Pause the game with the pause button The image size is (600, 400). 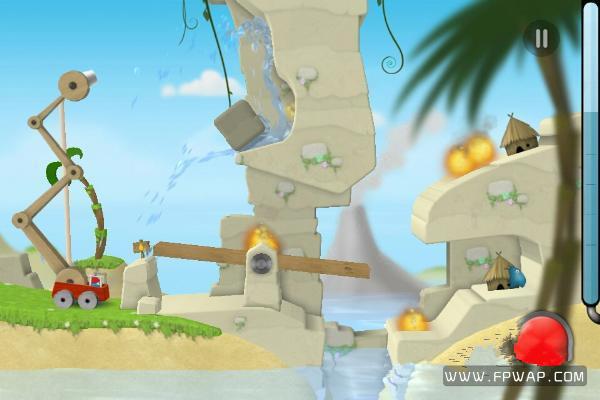[541, 39]
